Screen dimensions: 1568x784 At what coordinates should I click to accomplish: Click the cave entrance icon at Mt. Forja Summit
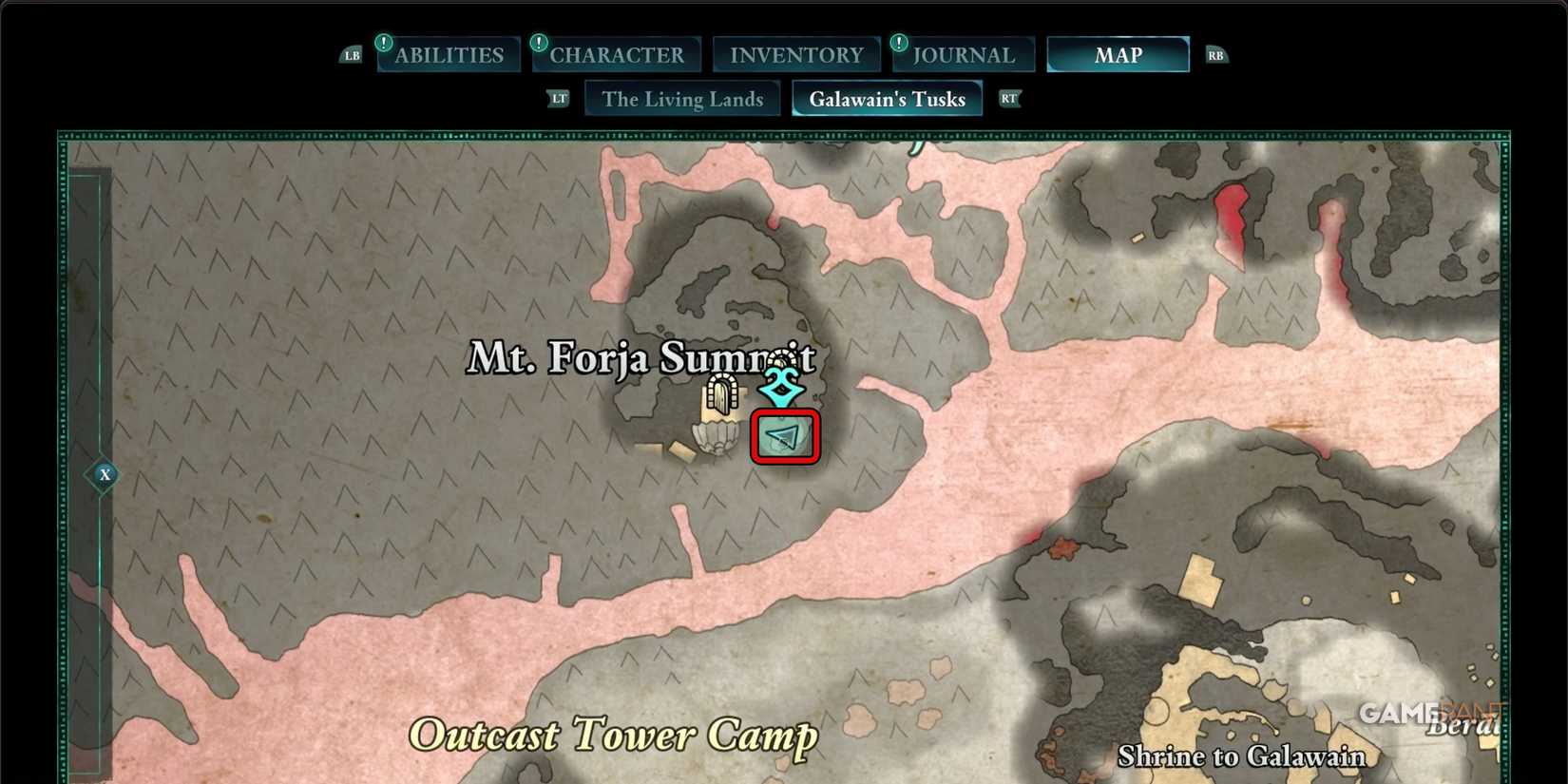721,395
